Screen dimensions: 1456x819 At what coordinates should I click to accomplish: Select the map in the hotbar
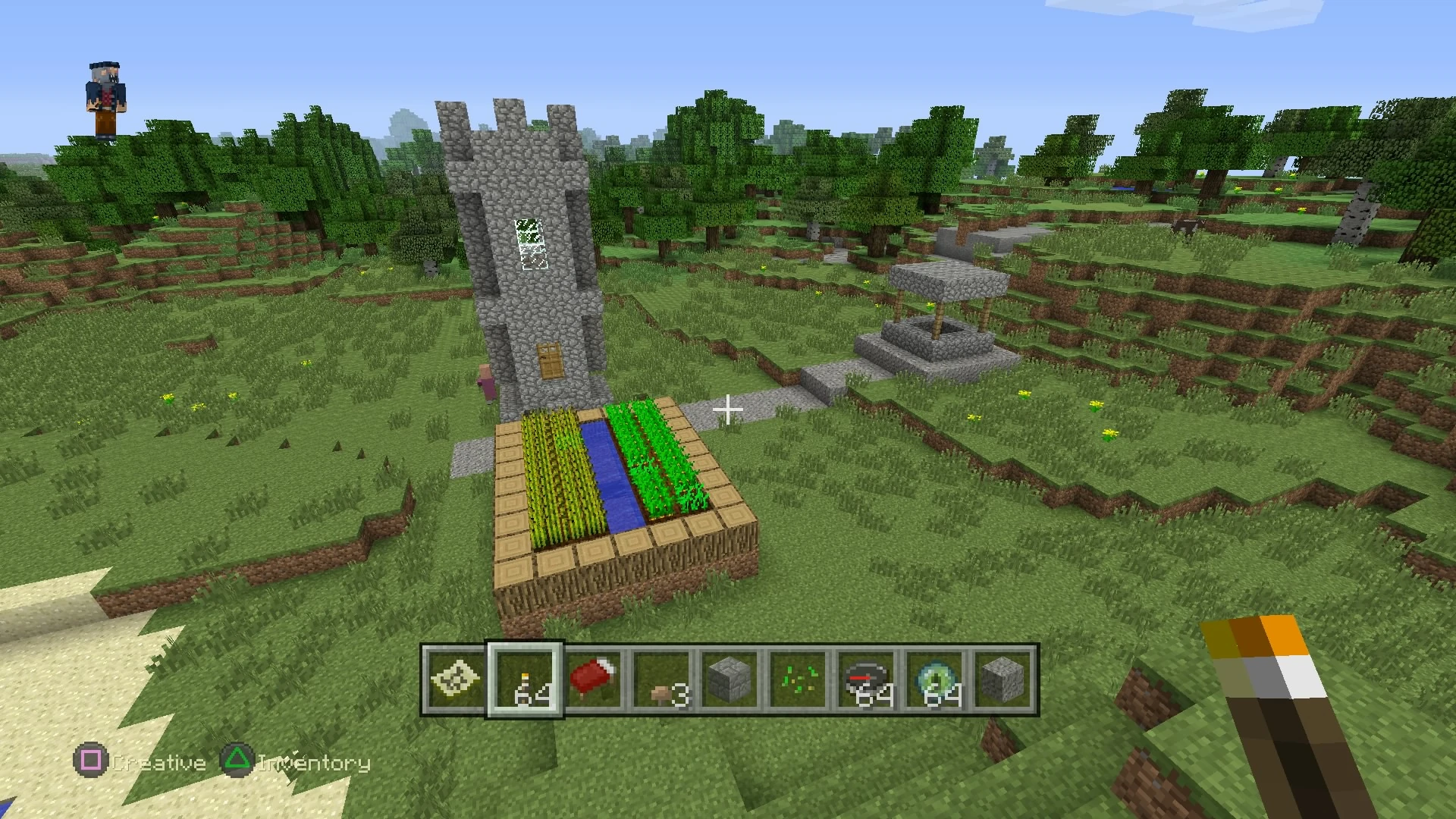(x=454, y=680)
